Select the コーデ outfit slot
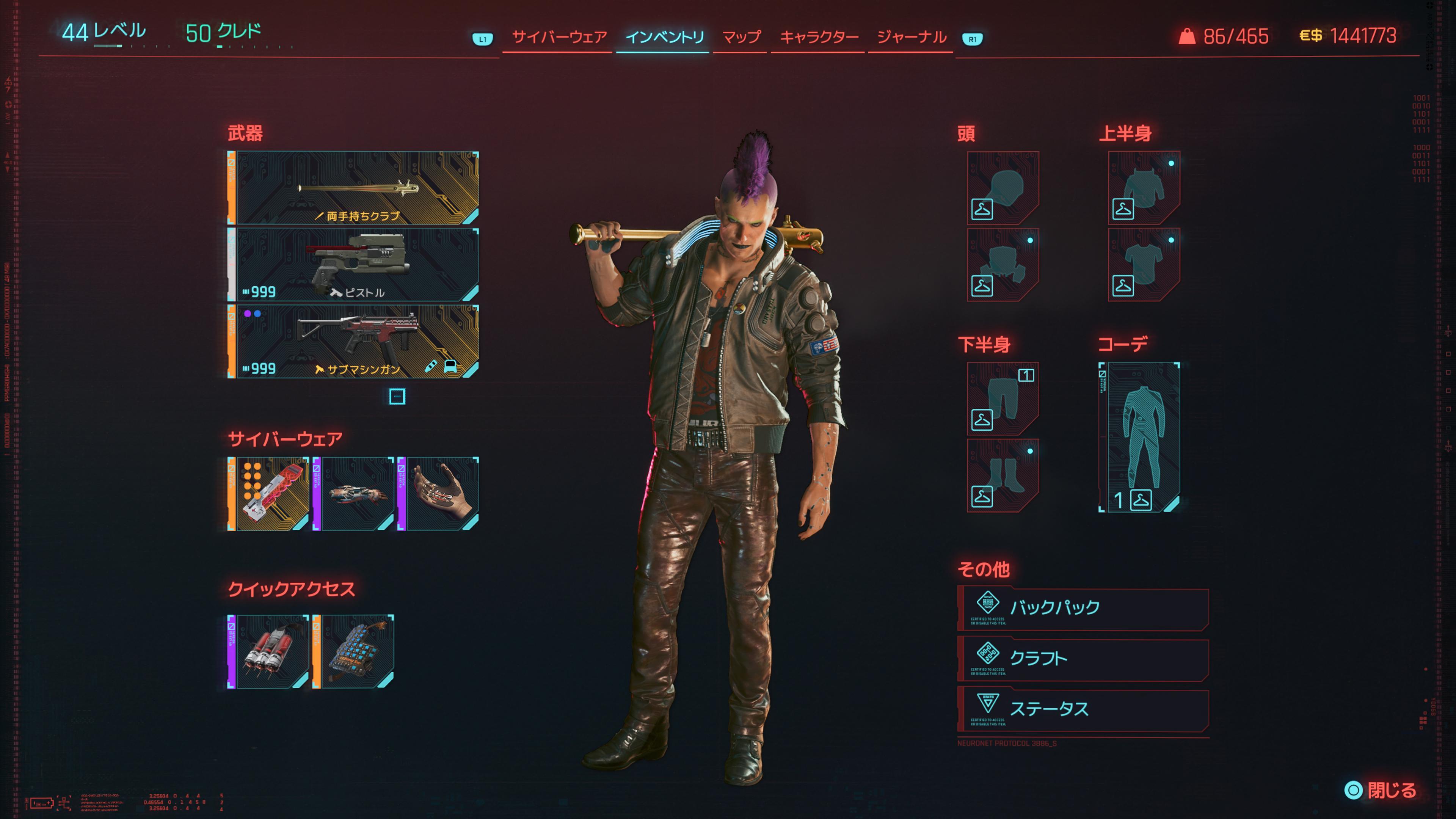 point(1140,437)
